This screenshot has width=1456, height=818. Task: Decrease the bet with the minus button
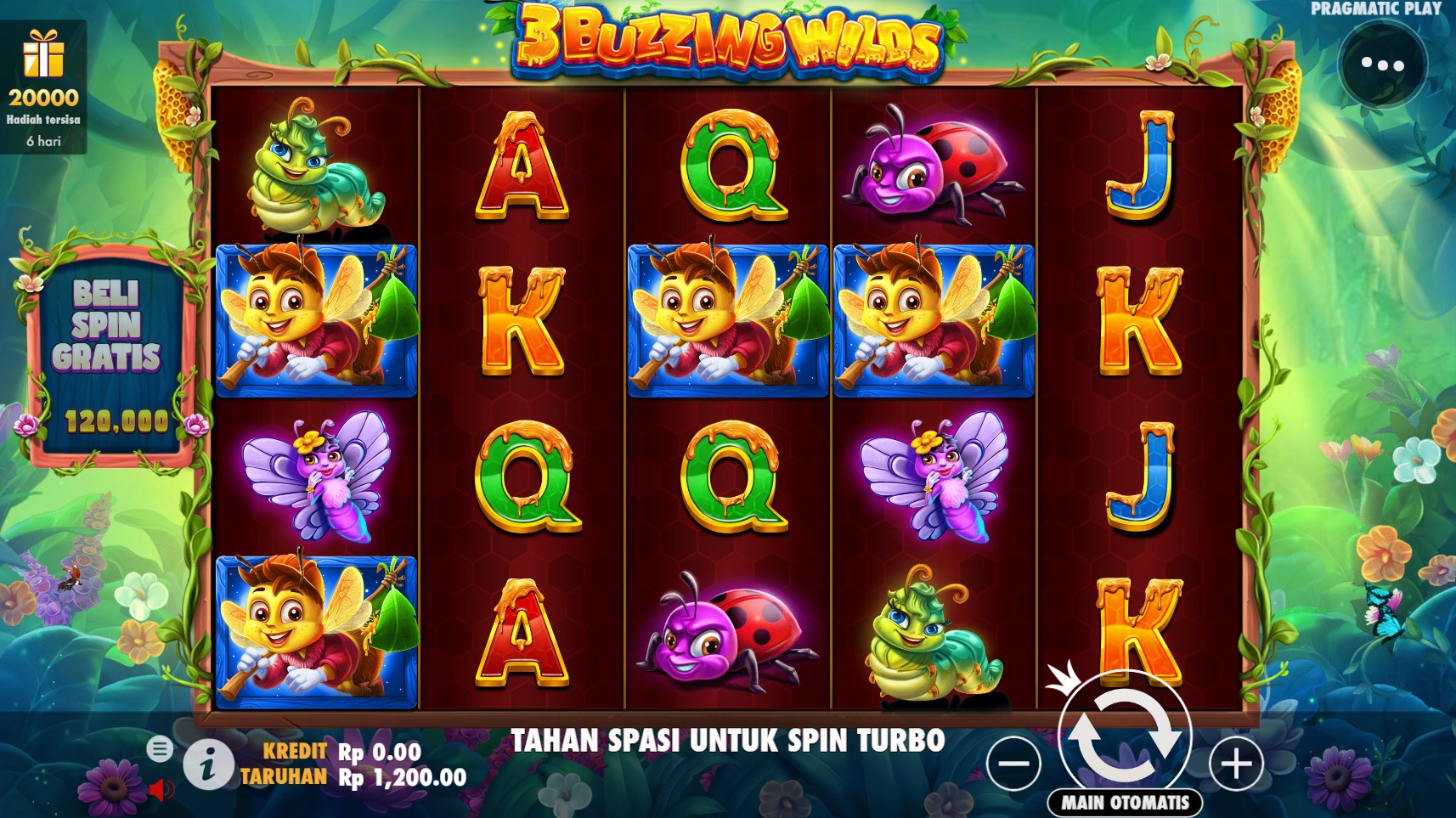click(1013, 764)
